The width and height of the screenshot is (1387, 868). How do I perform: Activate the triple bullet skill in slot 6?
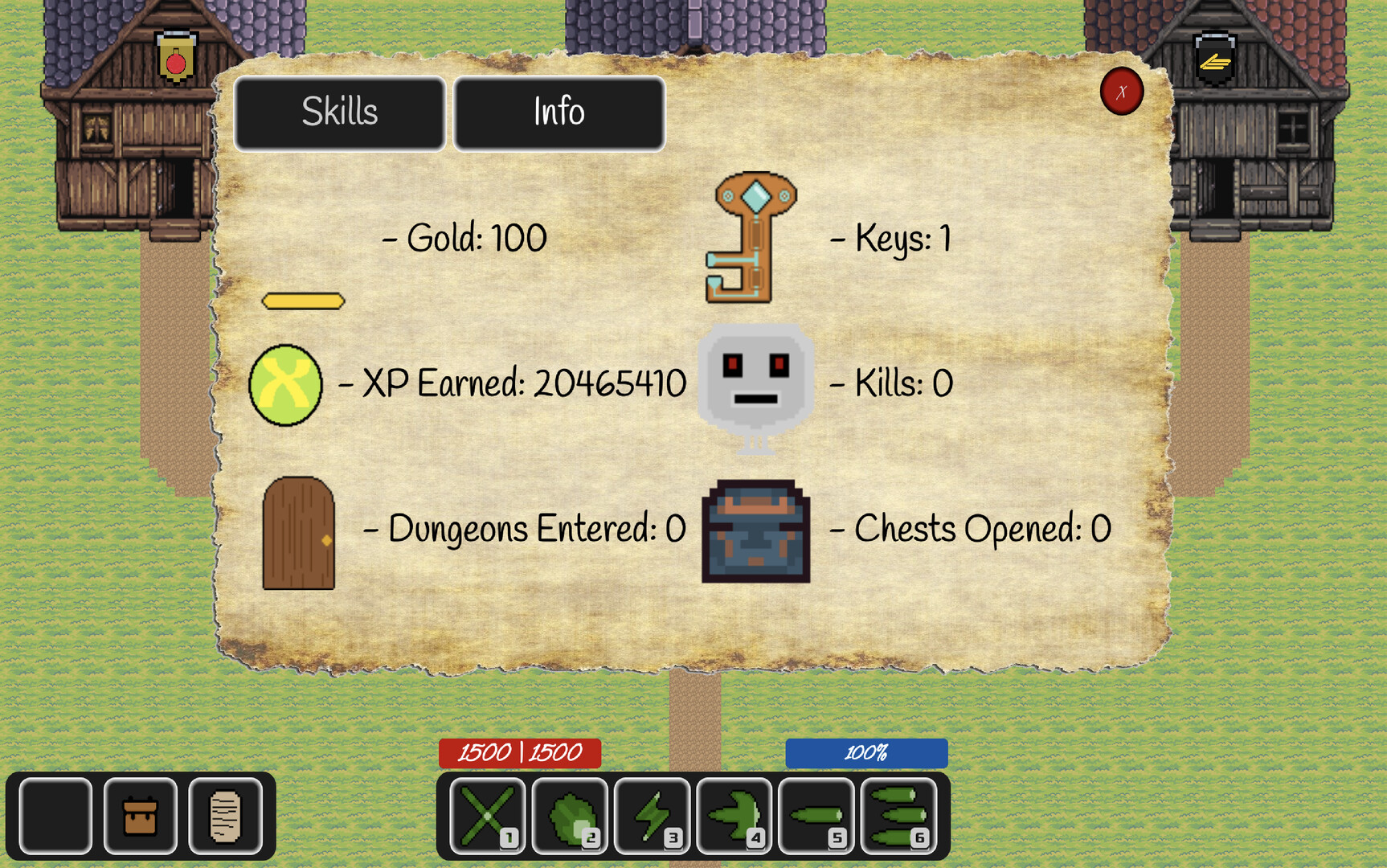pos(896,815)
